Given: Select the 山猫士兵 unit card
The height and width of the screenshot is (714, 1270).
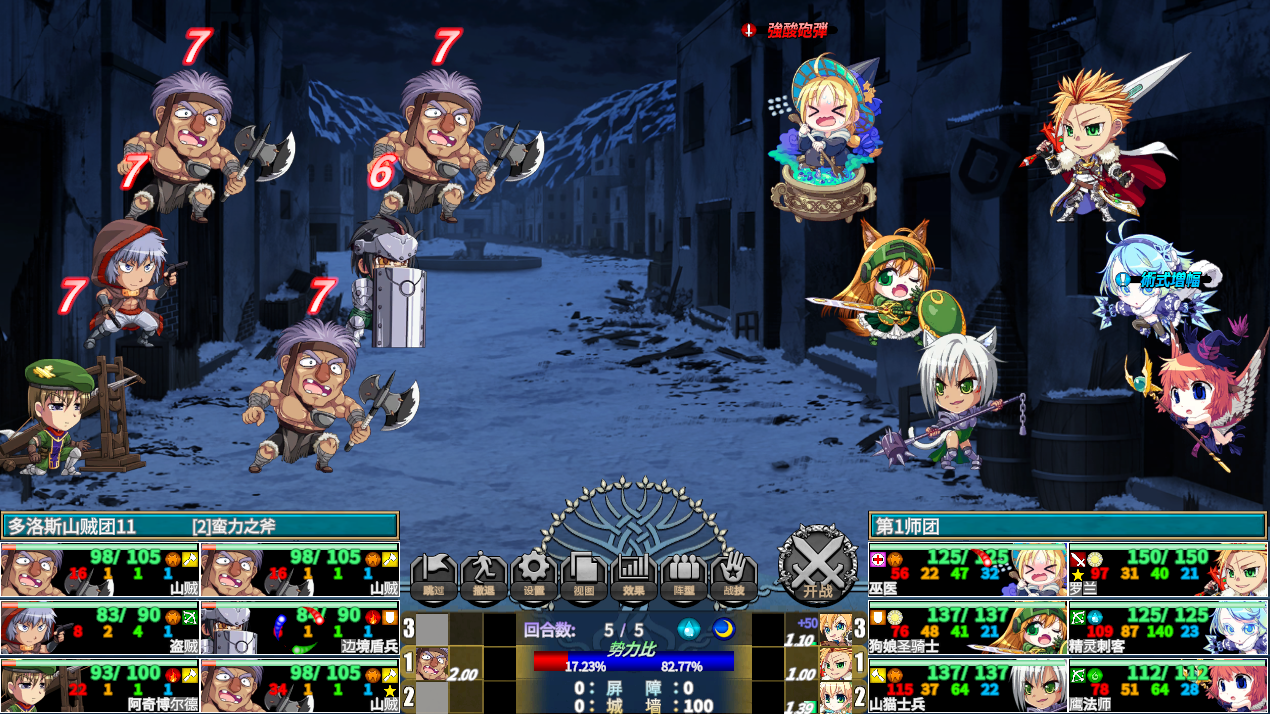Looking at the screenshot, I should [x=967, y=685].
